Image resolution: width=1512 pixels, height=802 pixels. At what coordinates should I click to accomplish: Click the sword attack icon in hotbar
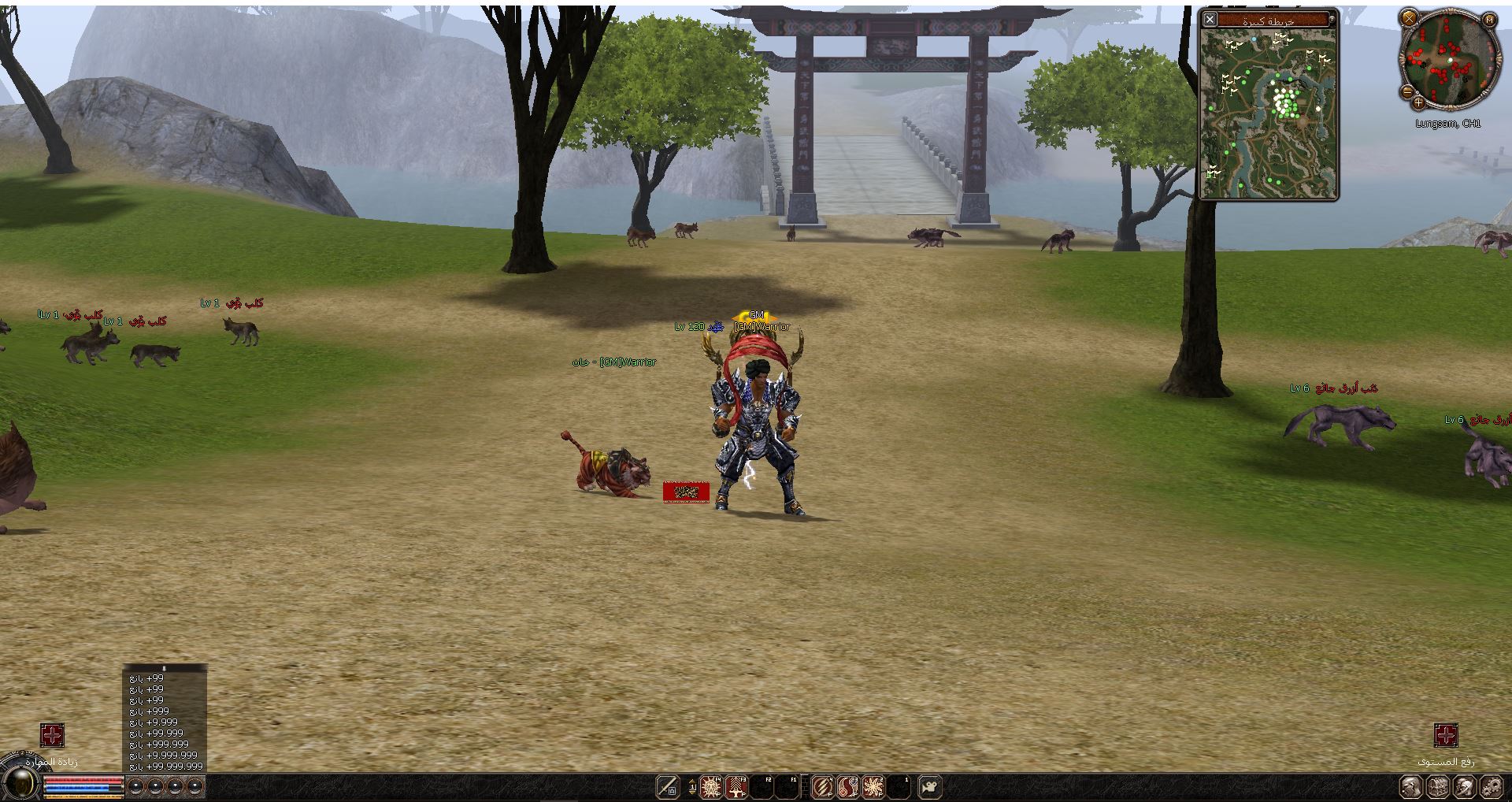tap(668, 786)
